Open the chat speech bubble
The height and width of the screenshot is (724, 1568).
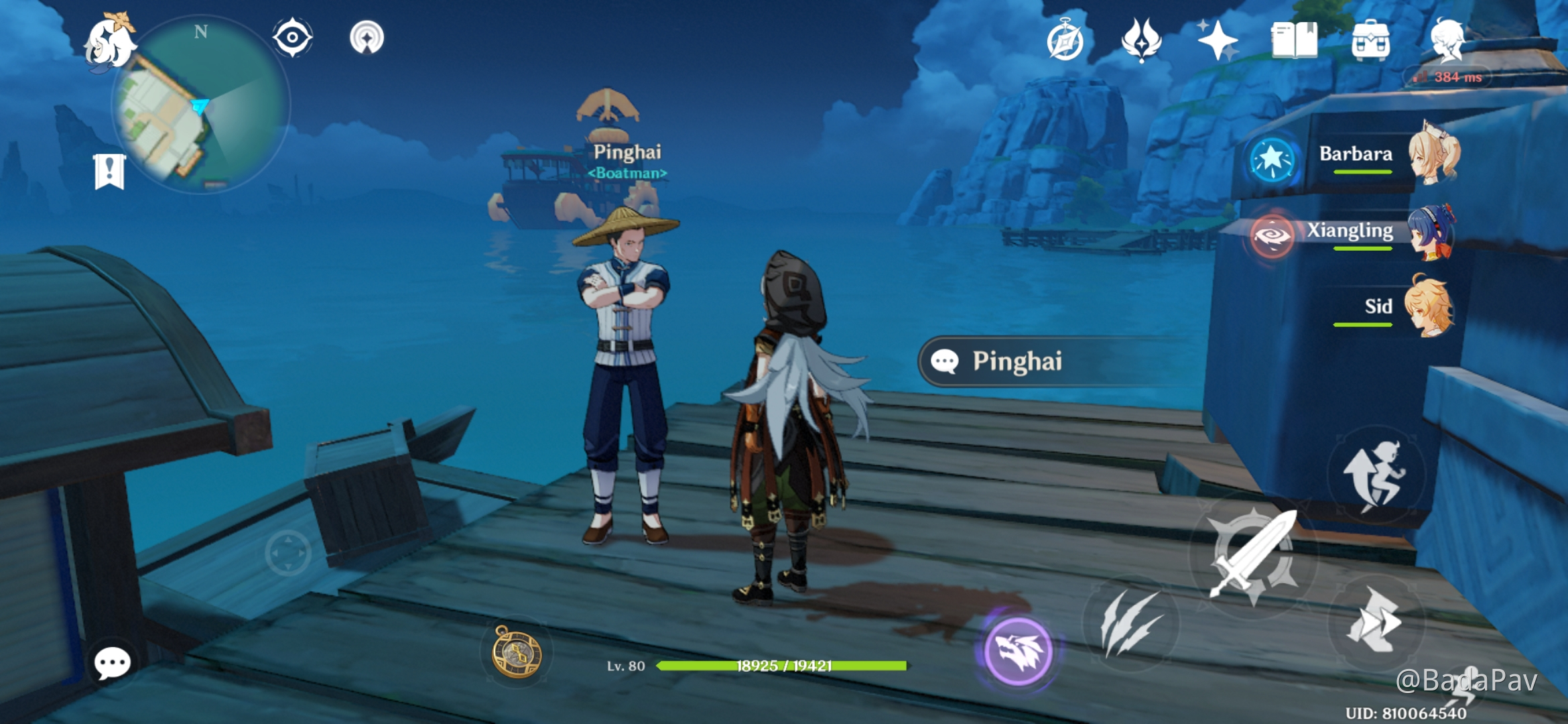pos(112,664)
